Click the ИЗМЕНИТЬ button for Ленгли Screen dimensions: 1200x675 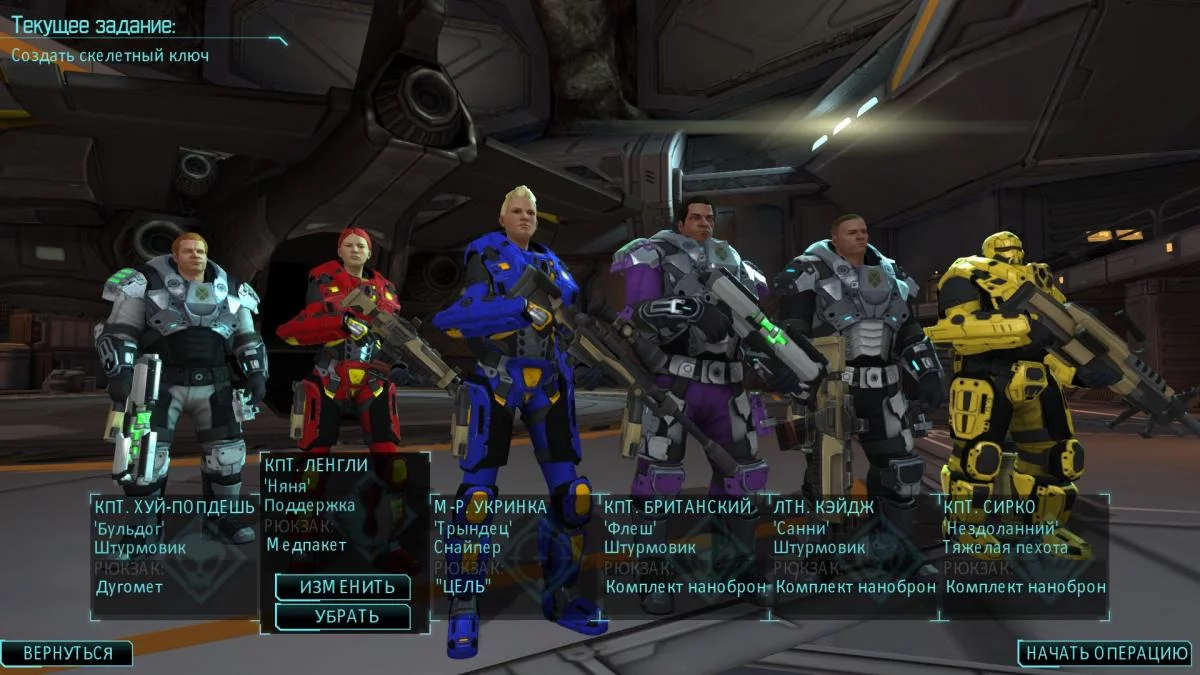click(x=342, y=587)
